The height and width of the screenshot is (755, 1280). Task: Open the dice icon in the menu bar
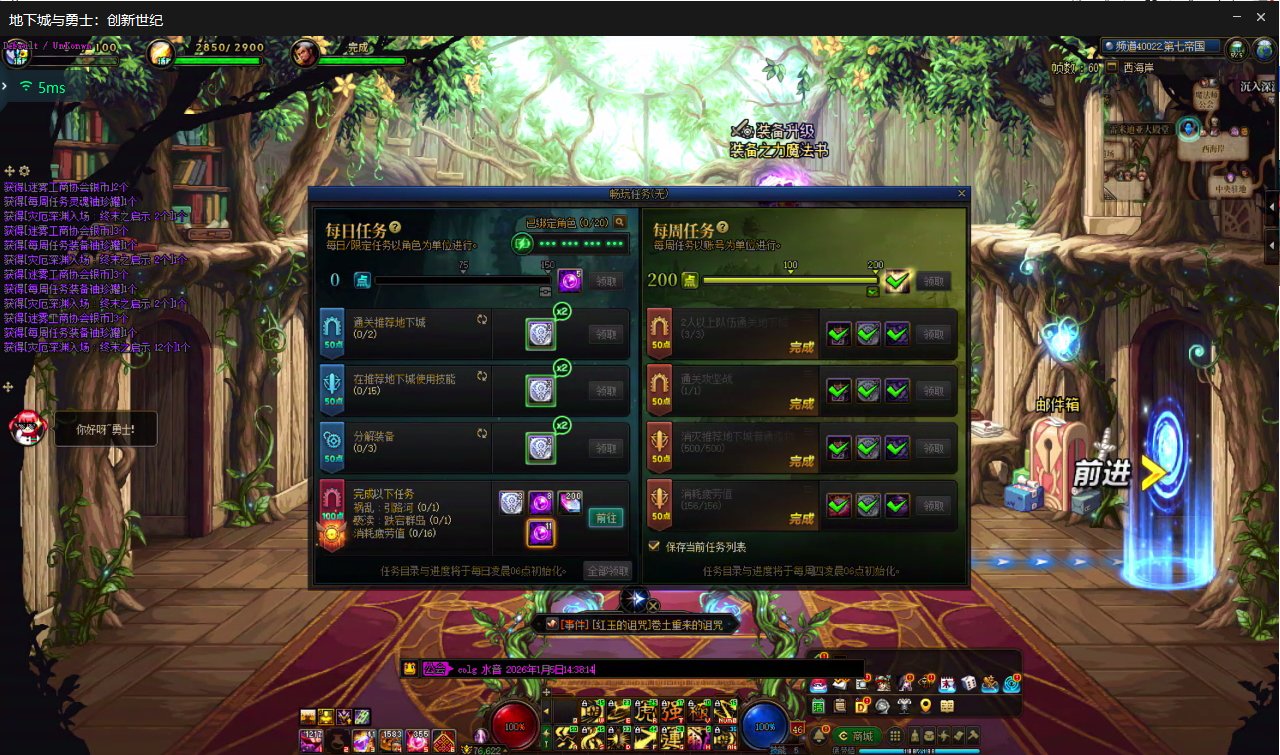[x=969, y=684]
